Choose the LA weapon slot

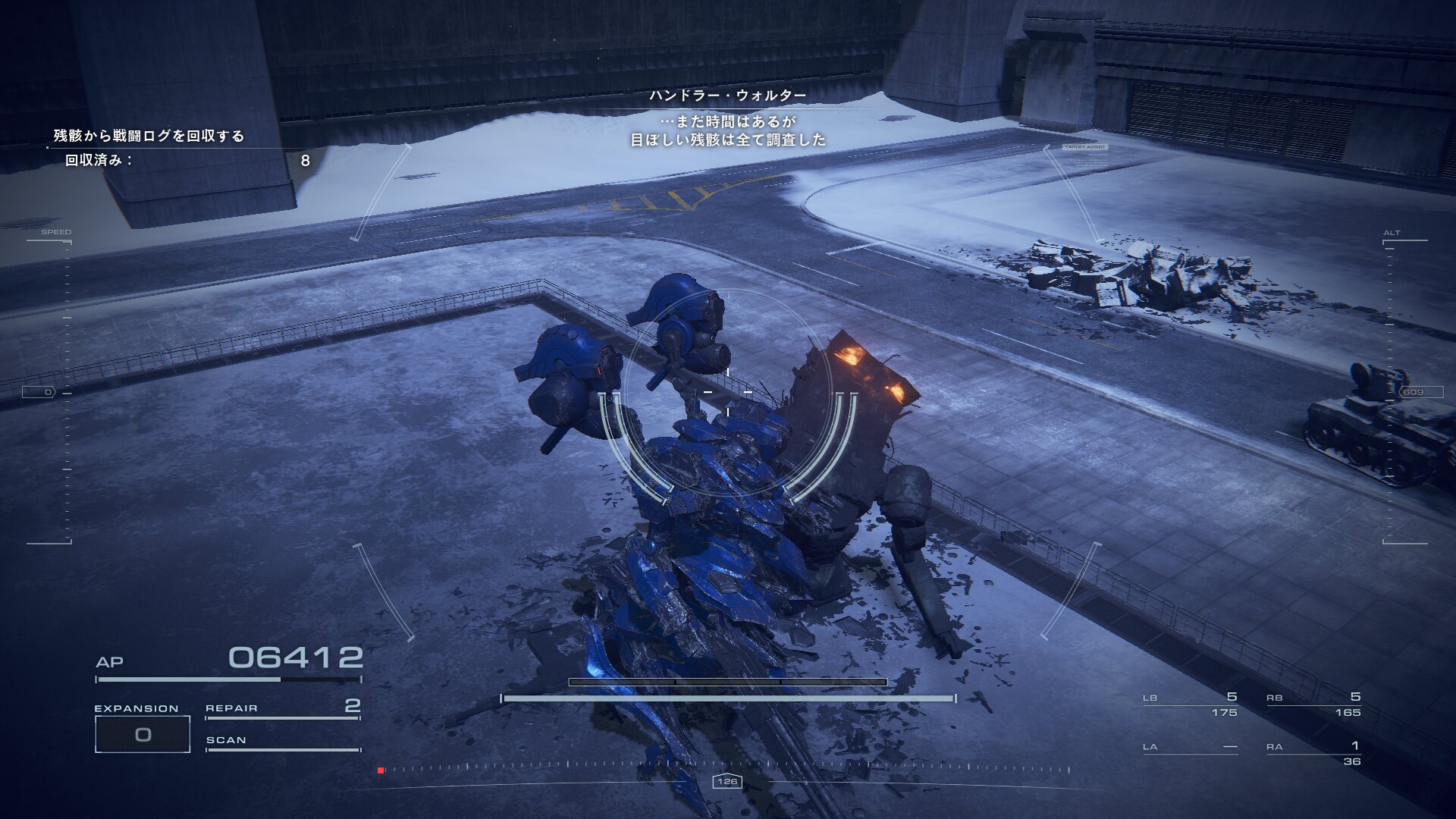click(x=1190, y=747)
